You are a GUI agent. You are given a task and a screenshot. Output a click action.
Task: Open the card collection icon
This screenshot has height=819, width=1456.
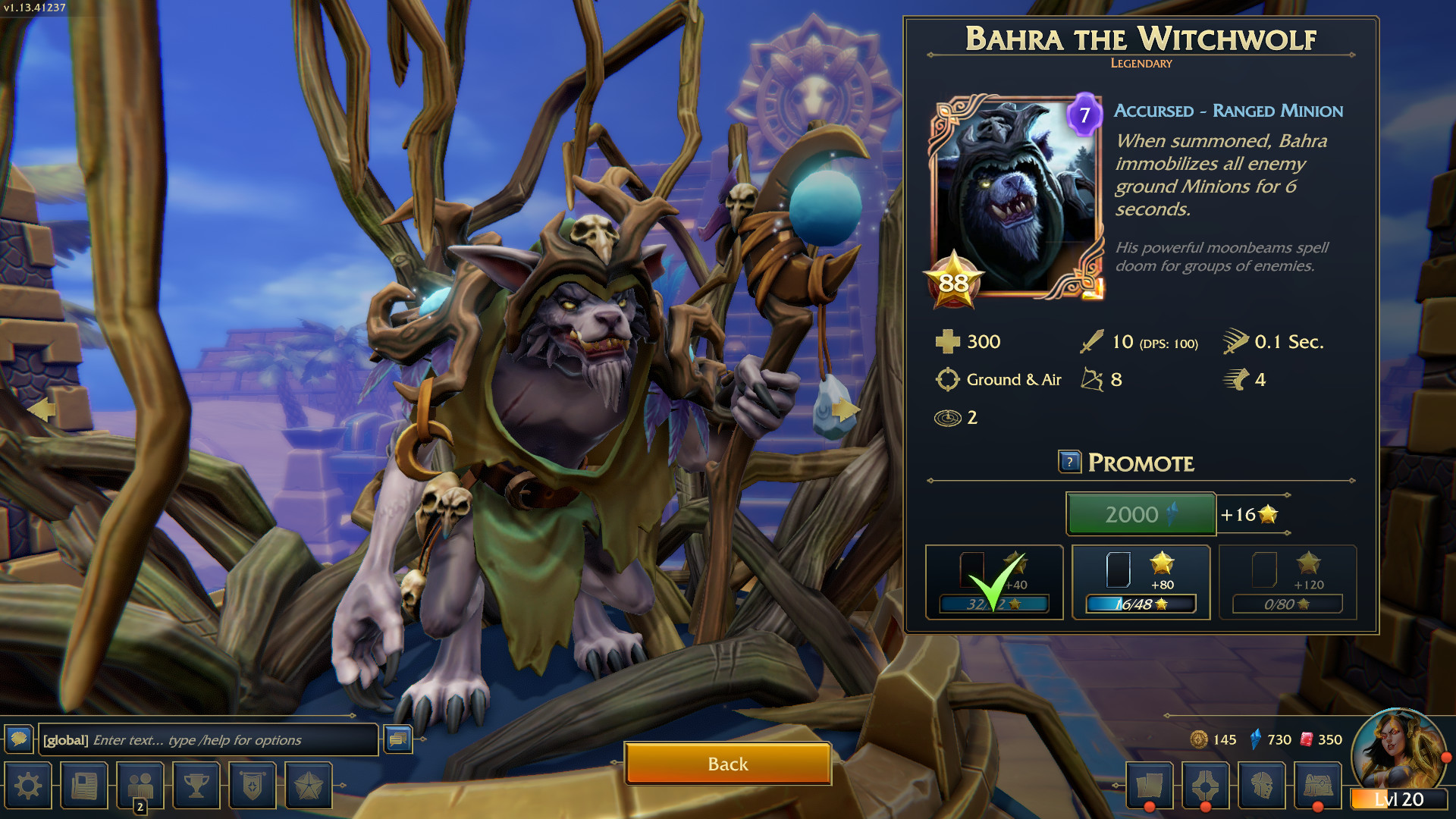(x=1150, y=786)
